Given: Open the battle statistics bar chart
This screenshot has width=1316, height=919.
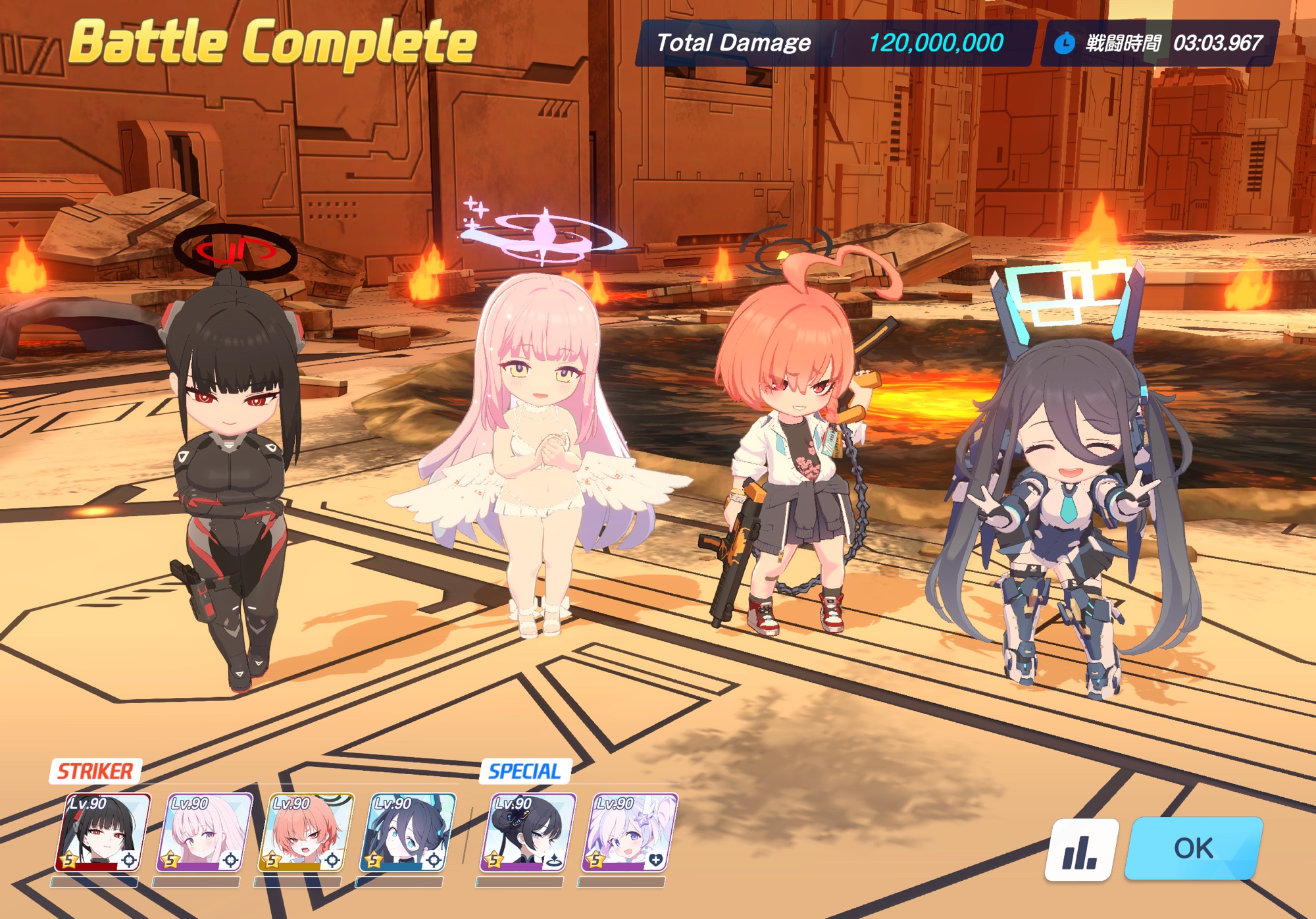Looking at the screenshot, I should pos(1080,850).
